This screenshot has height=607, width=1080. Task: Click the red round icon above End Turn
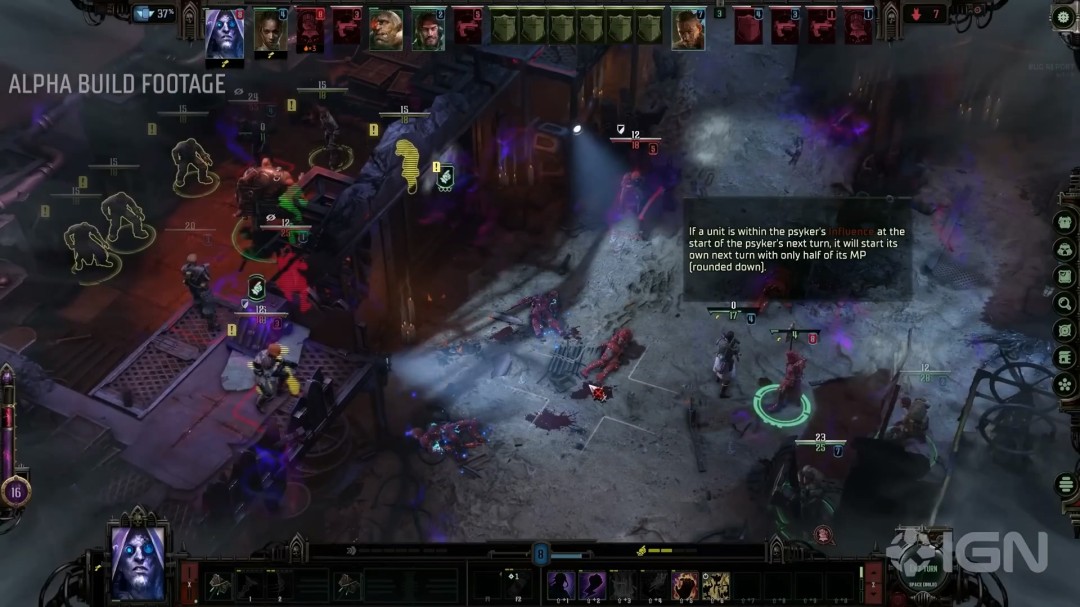click(822, 534)
